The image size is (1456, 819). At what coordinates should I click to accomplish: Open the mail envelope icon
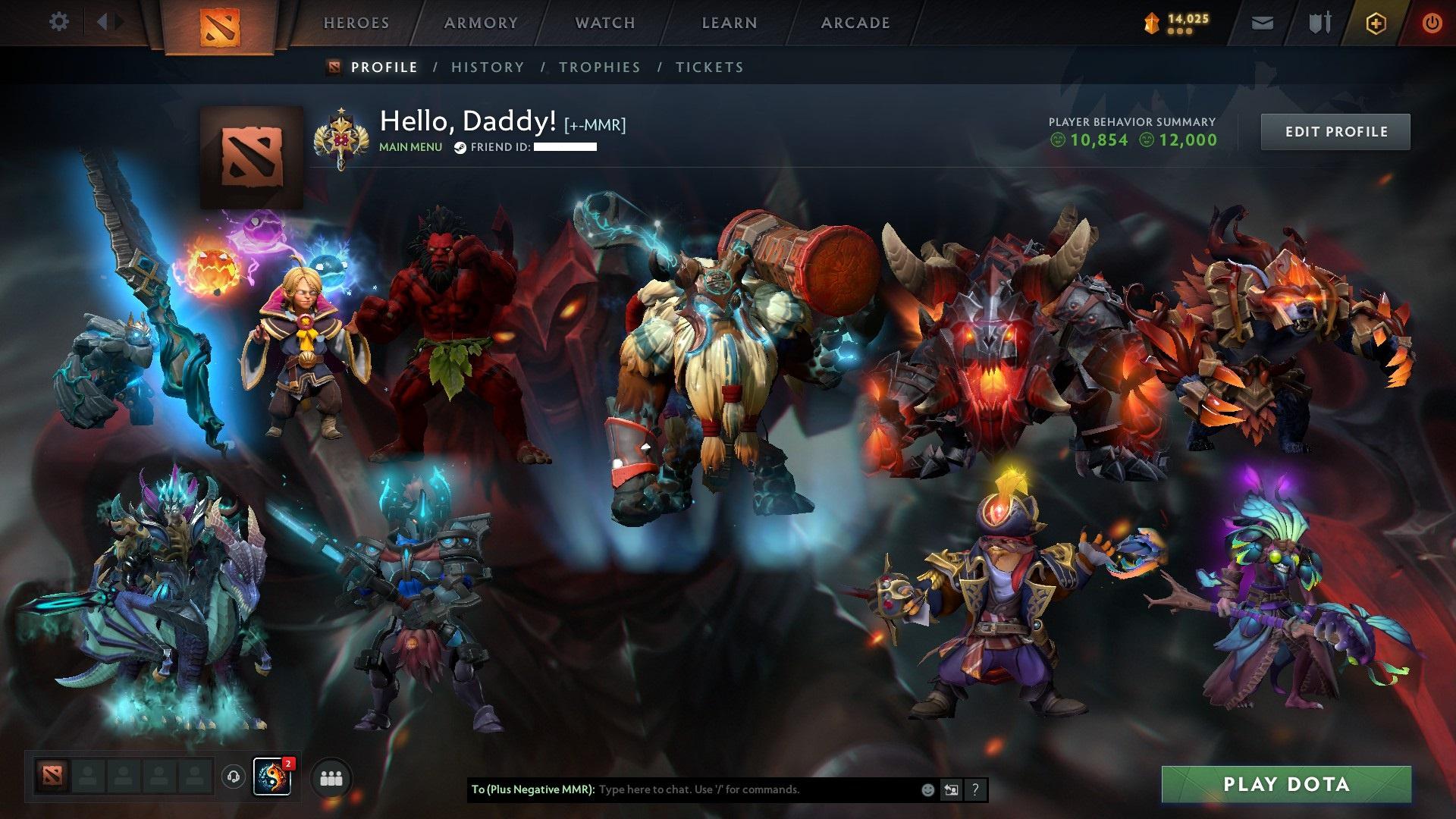point(1262,24)
